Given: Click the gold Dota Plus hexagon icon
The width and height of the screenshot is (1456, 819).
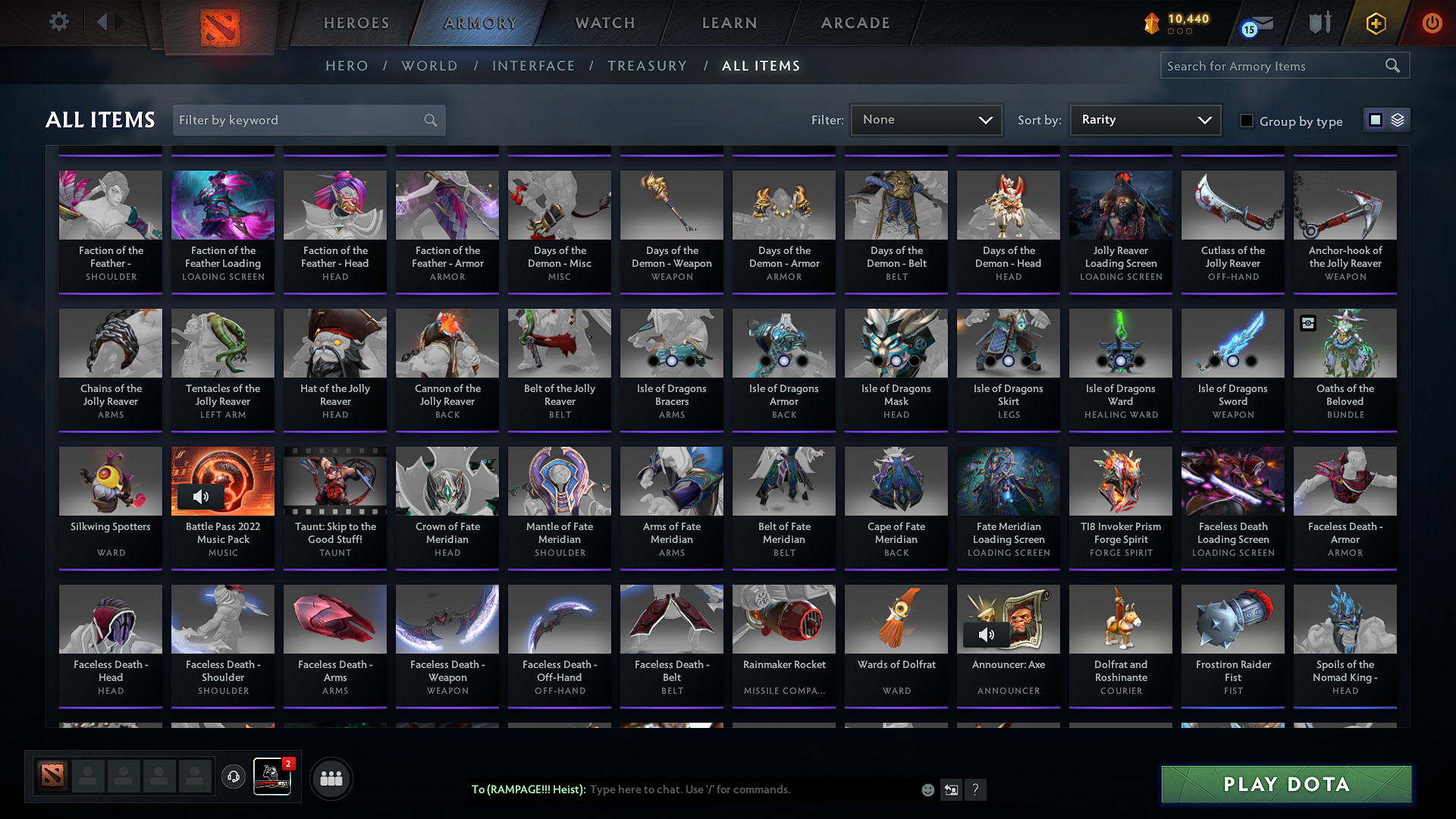Looking at the screenshot, I should [x=1376, y=23].
